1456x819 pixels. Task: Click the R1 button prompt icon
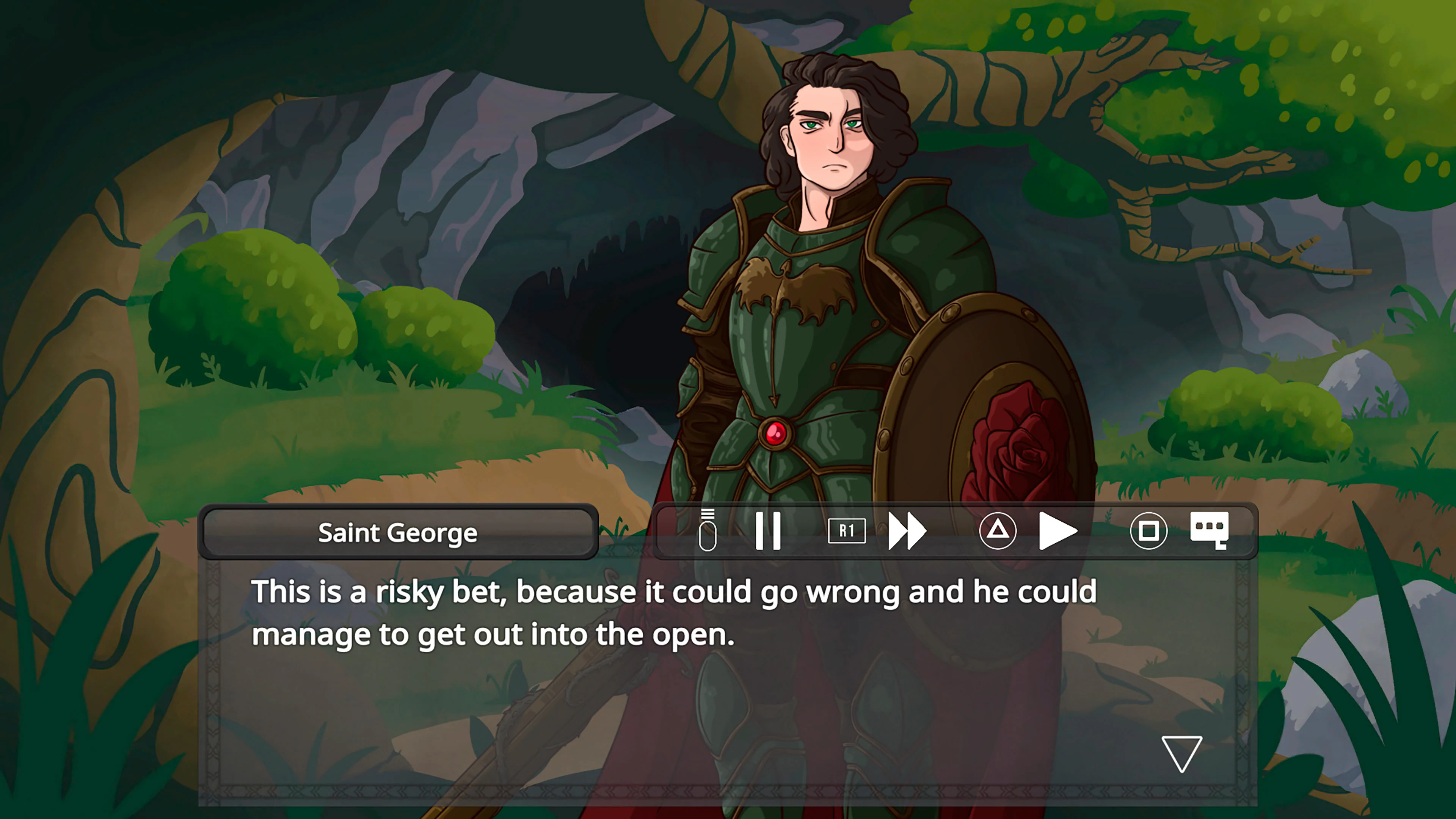(847, 530)
